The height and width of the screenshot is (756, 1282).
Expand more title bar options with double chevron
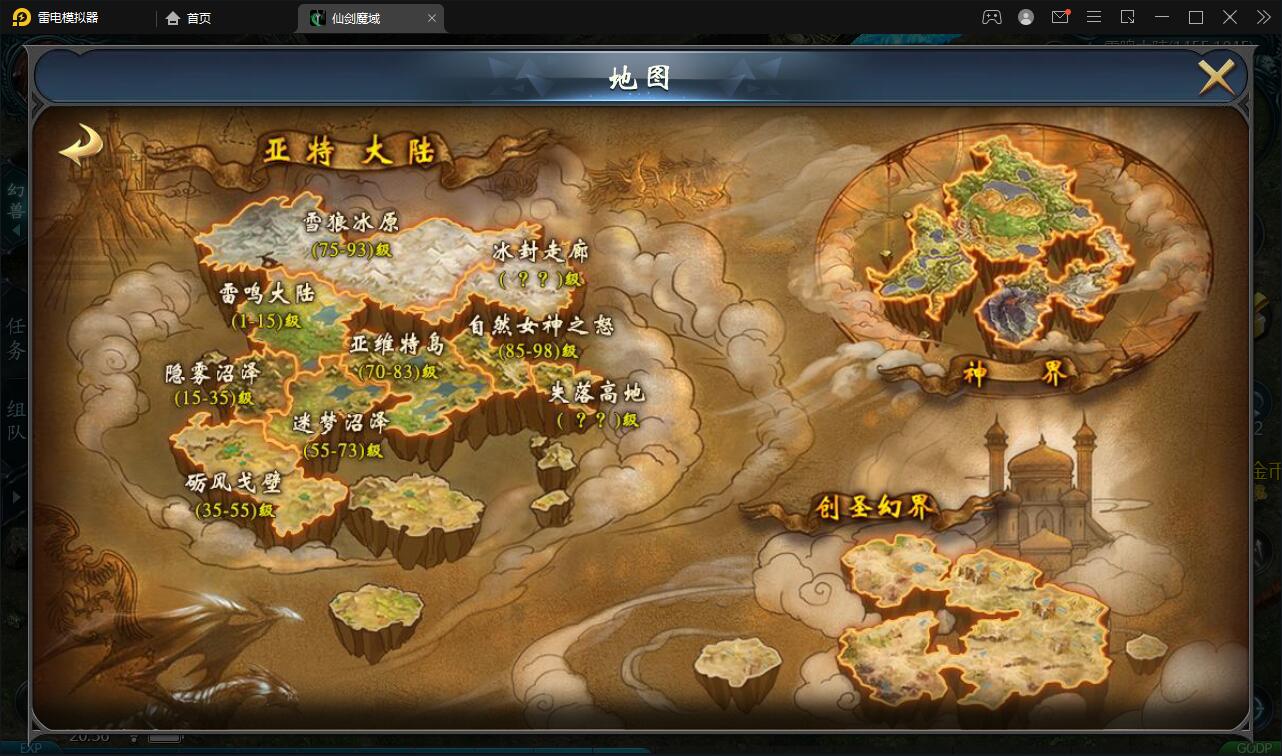click(1262, 17)
